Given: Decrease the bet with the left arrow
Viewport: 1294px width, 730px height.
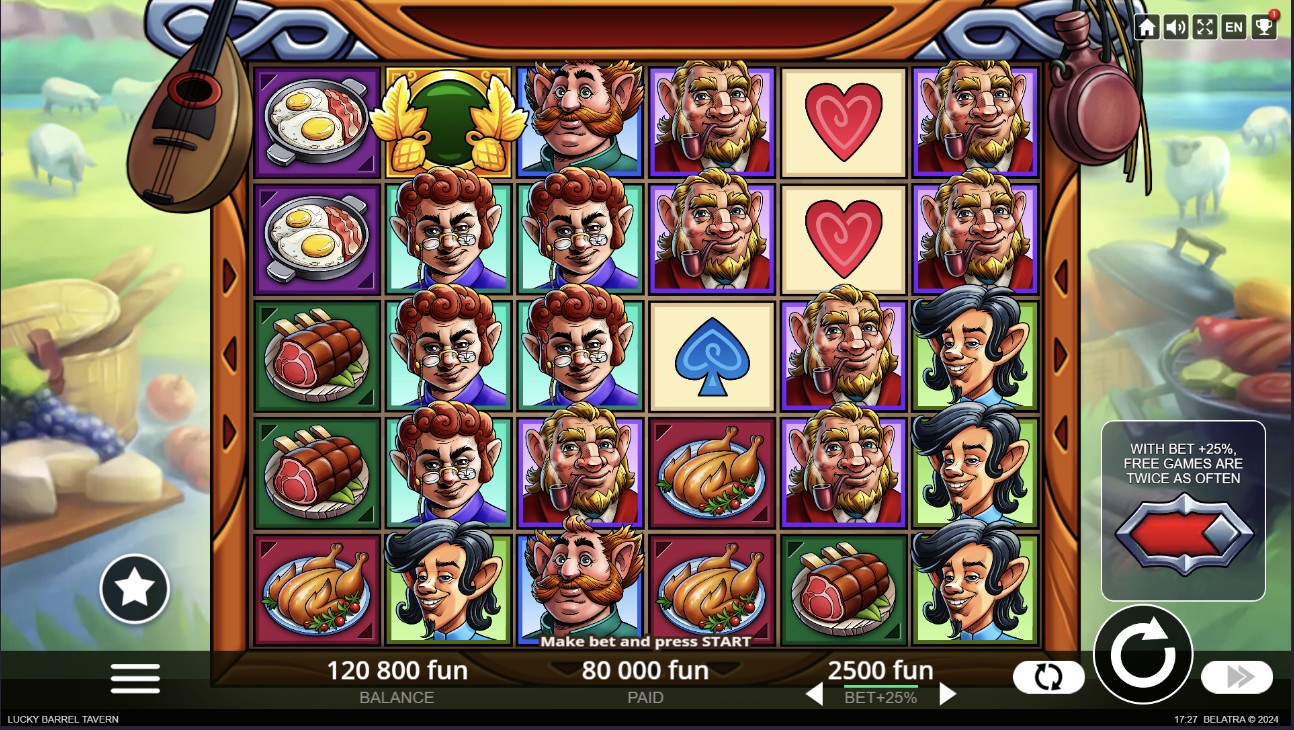Looking at the screenshot, I should point(815,694).
